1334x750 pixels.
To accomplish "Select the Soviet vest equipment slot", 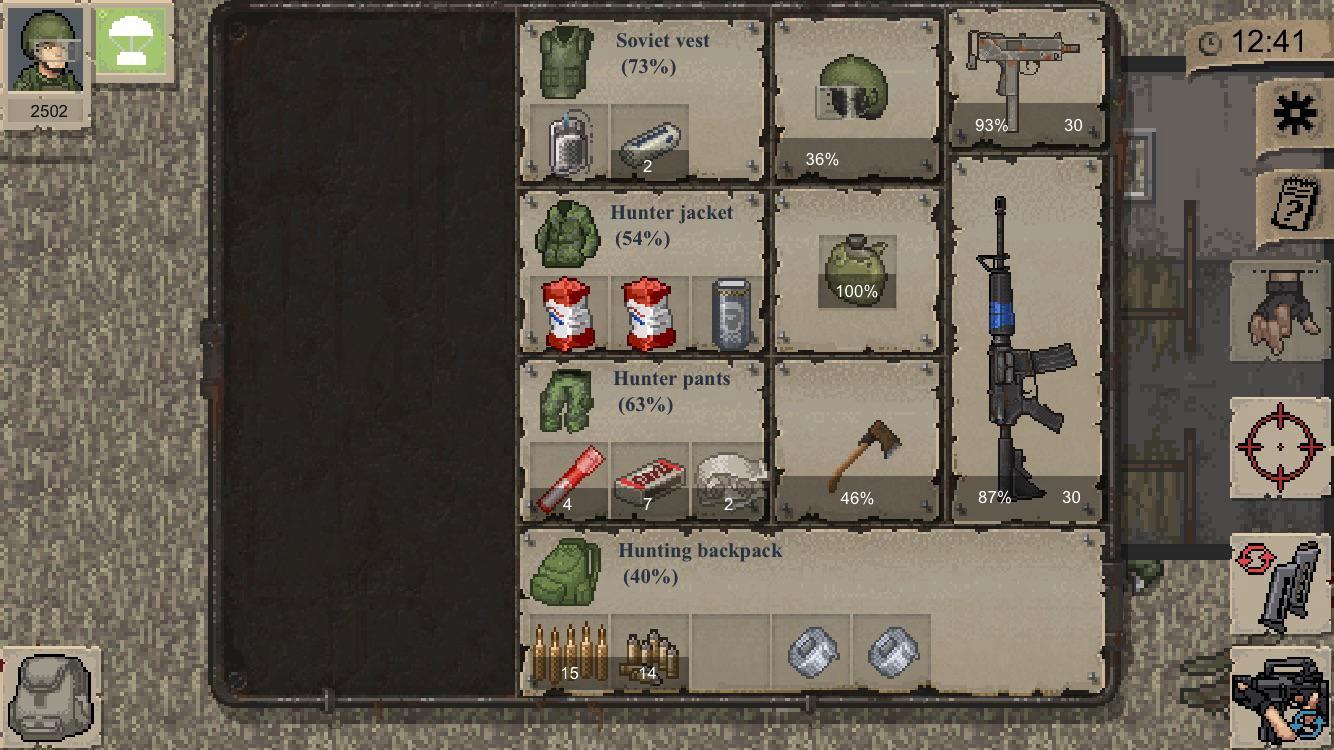I will click(567, 62).
